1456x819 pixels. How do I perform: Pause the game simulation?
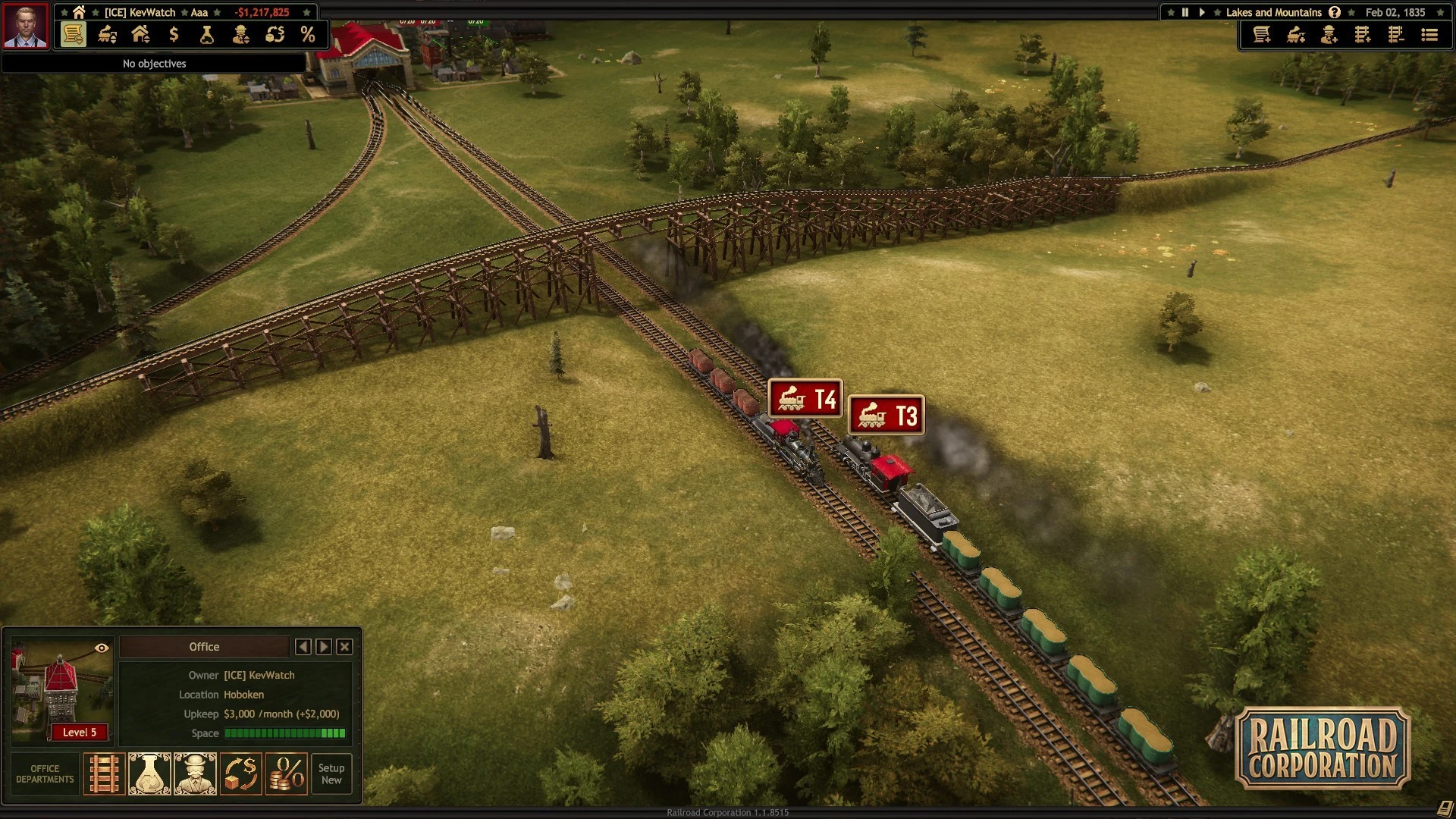click(1185, 12)
